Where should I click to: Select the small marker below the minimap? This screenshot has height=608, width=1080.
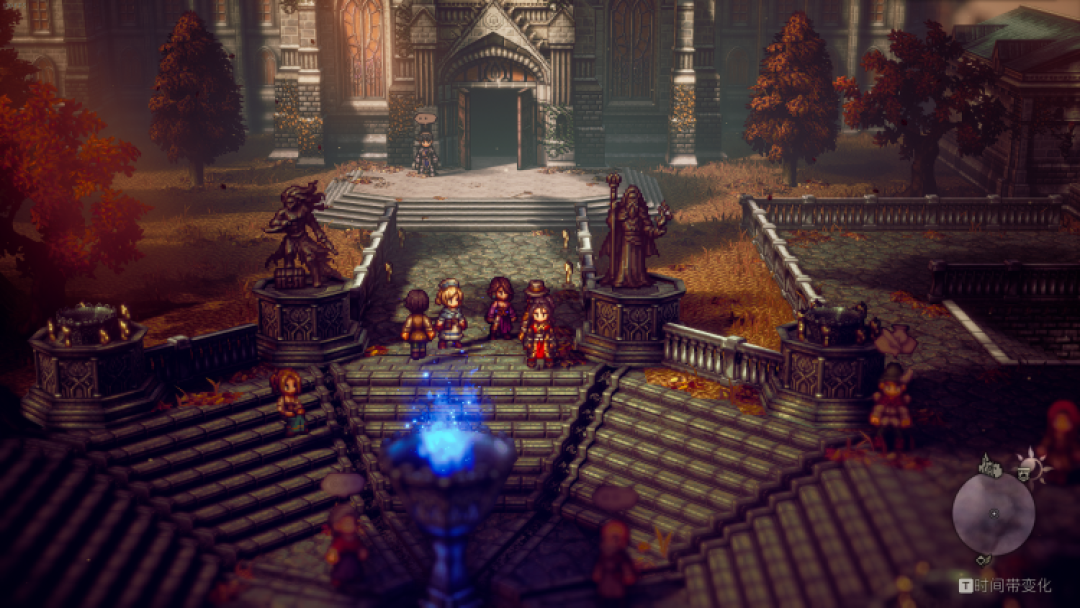click(x=983, y=559)
